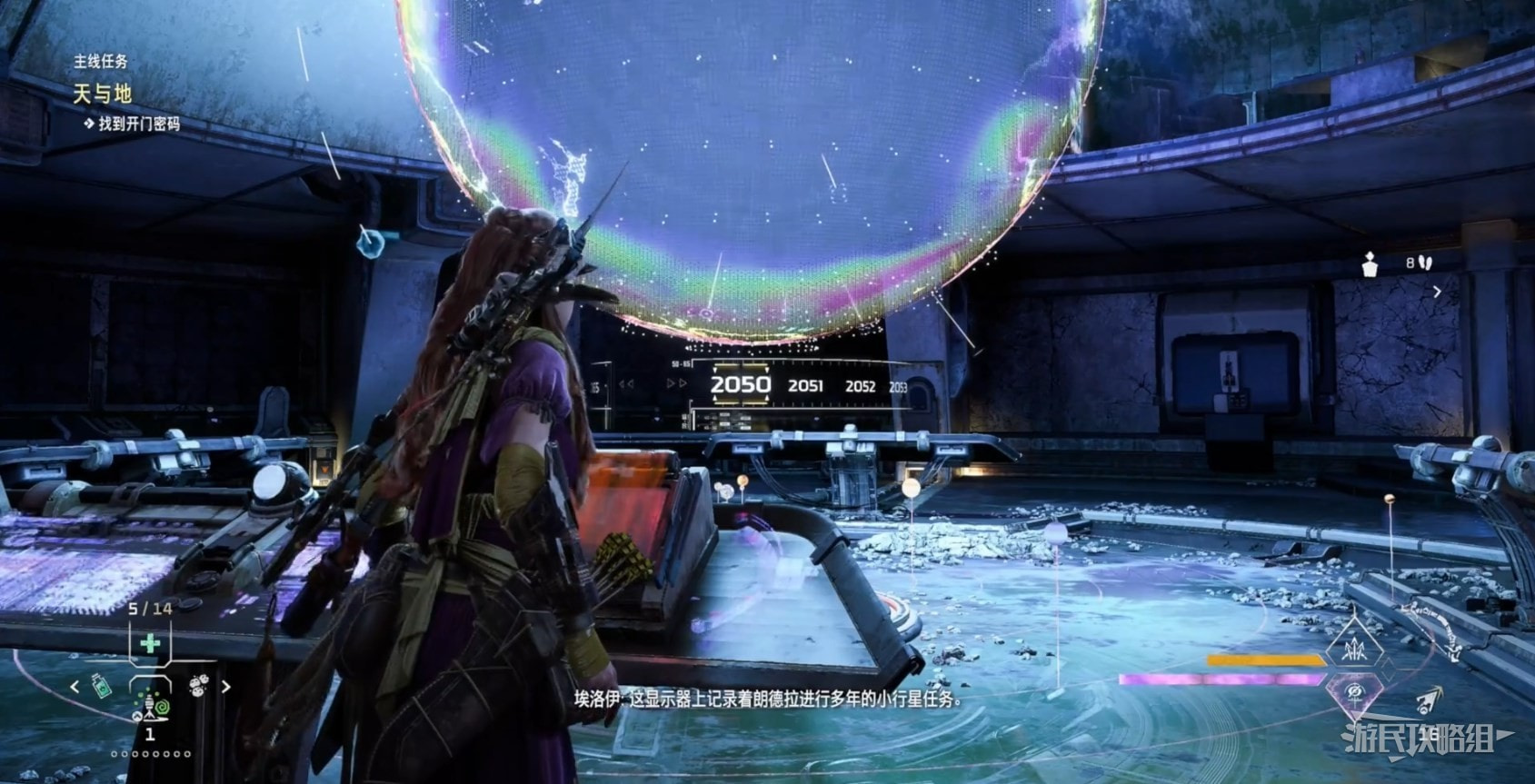Open the 天与地 main quest tracker
Screen dimensions: 1535x784
coord(103,94)
